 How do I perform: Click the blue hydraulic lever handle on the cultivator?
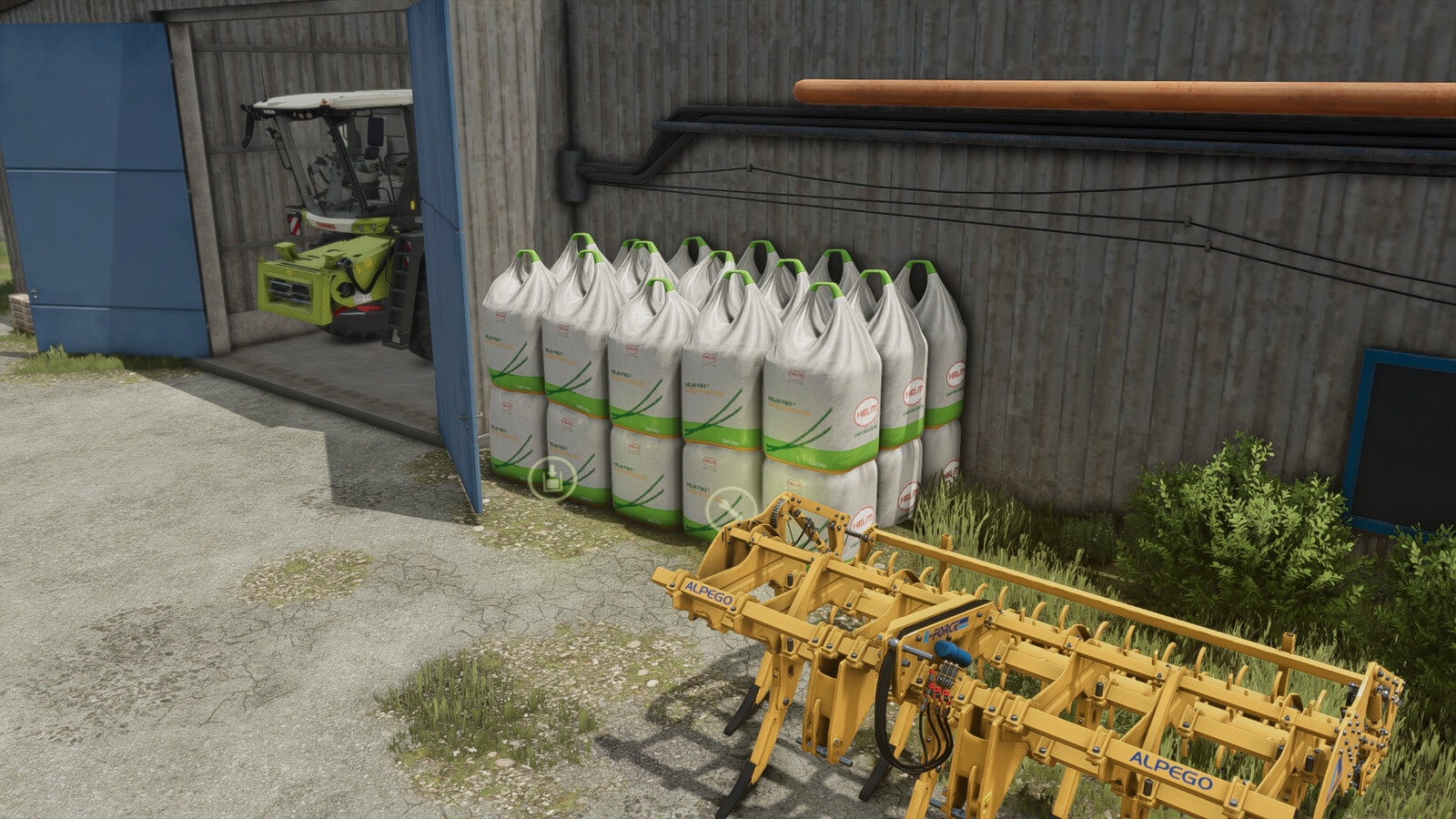951,652
